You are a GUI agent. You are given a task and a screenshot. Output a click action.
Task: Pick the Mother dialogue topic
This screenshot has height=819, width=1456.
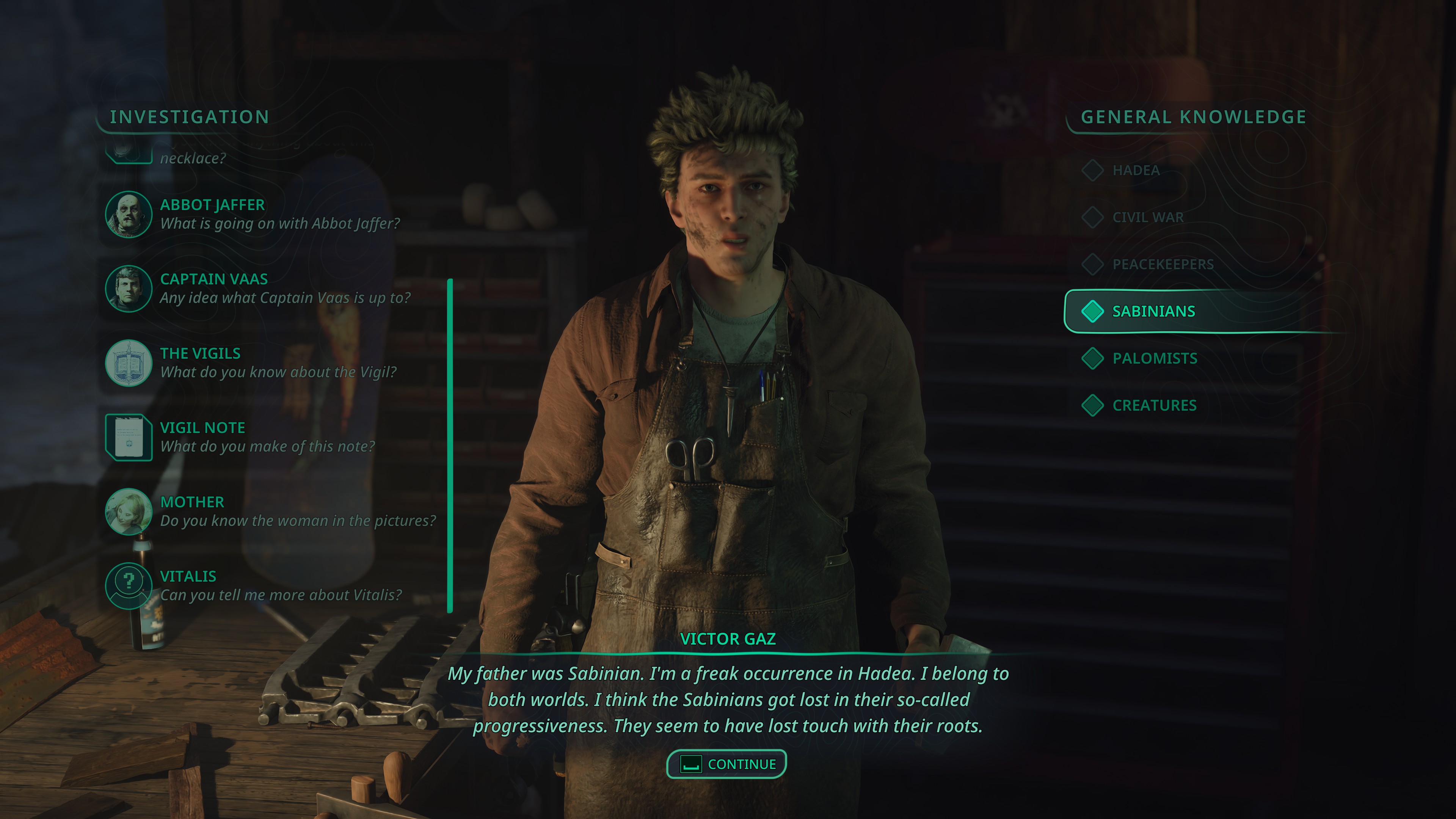(x=297, y=511)
